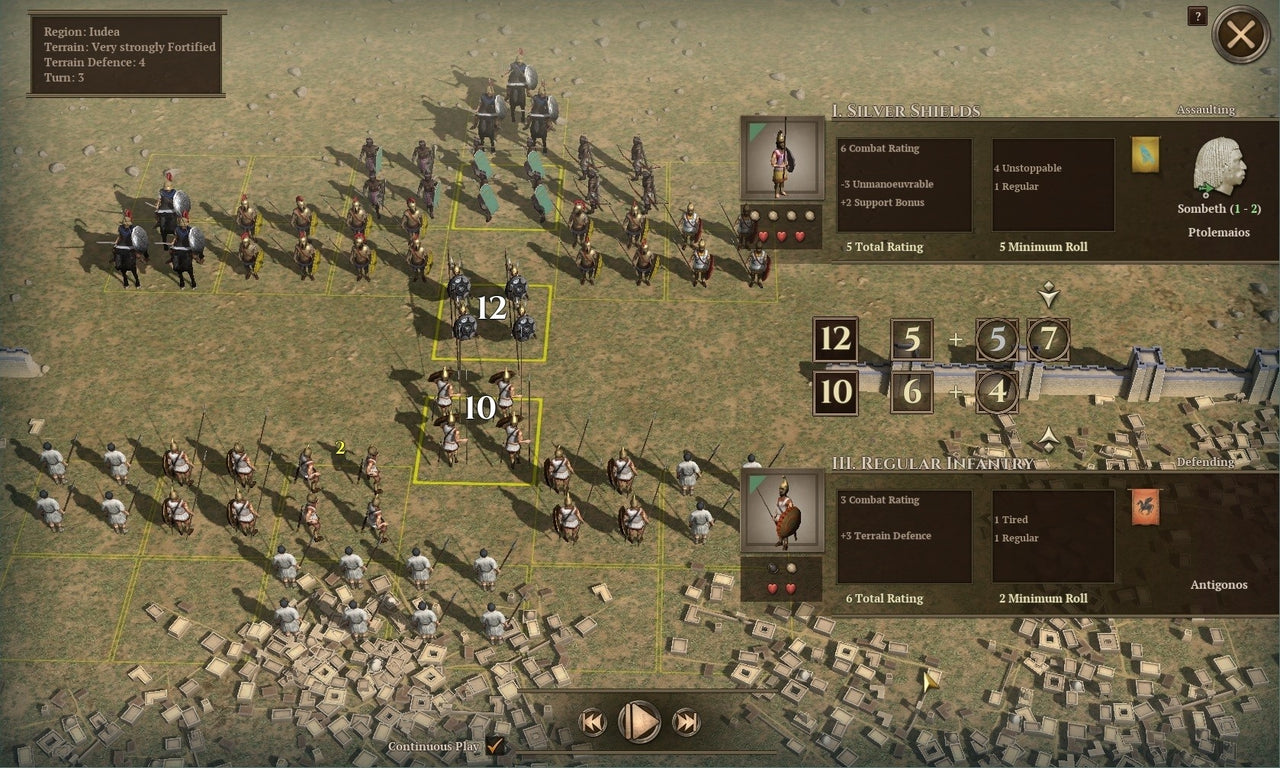Click the Defending label
The image size is (1280, 768).
1204,462
